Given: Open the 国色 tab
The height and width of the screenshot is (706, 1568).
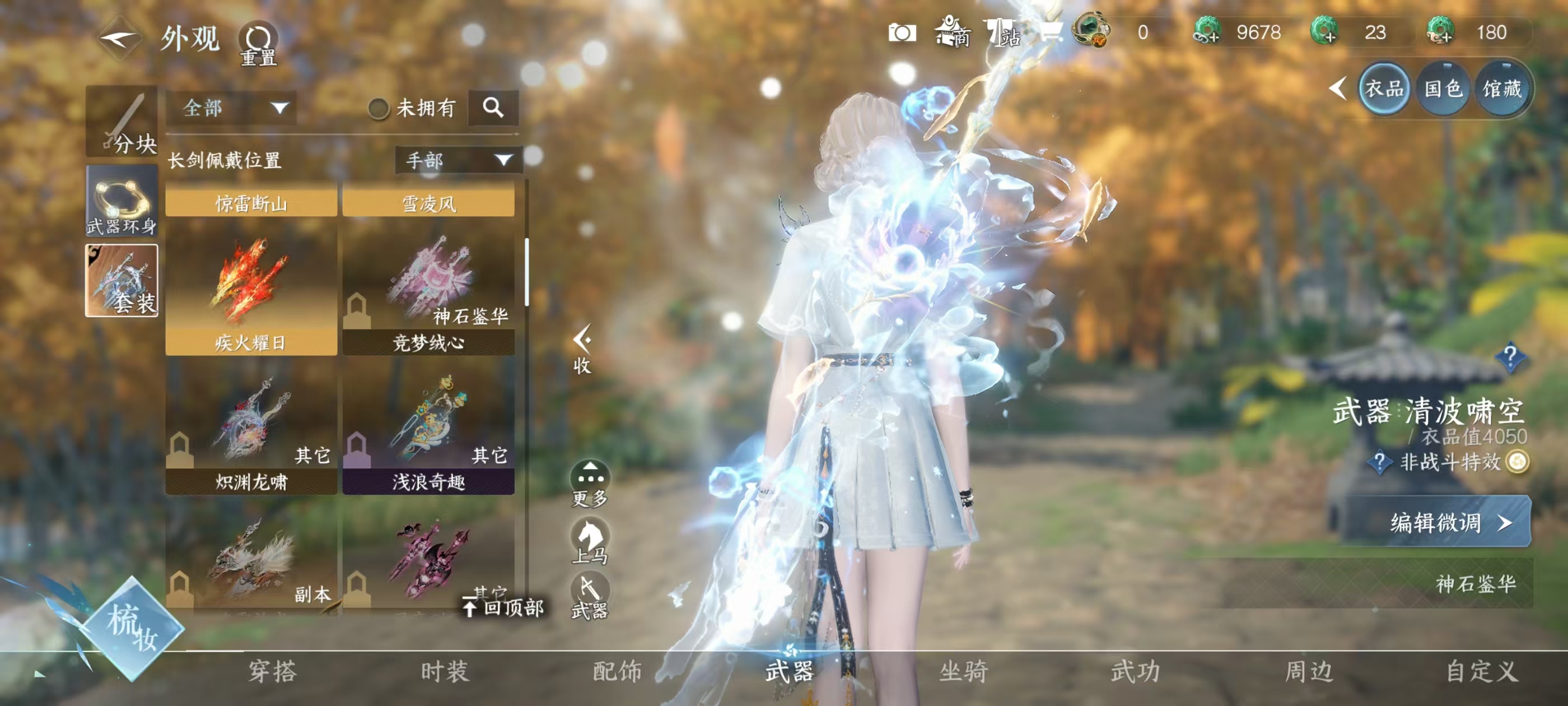Looking at the screenshot, I should [x=1443, y=89].
